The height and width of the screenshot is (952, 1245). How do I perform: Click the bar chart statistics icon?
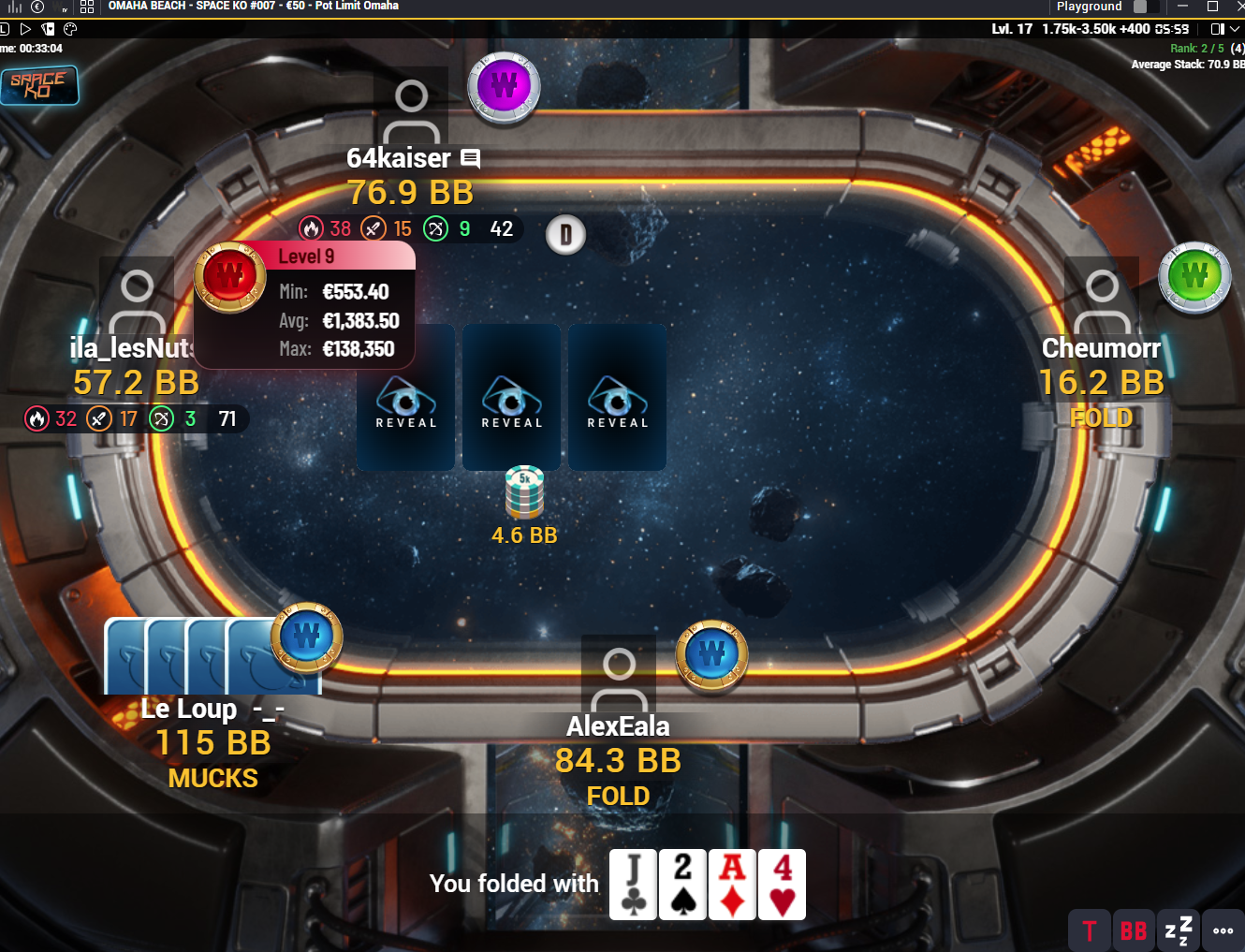tap(14, 7)
